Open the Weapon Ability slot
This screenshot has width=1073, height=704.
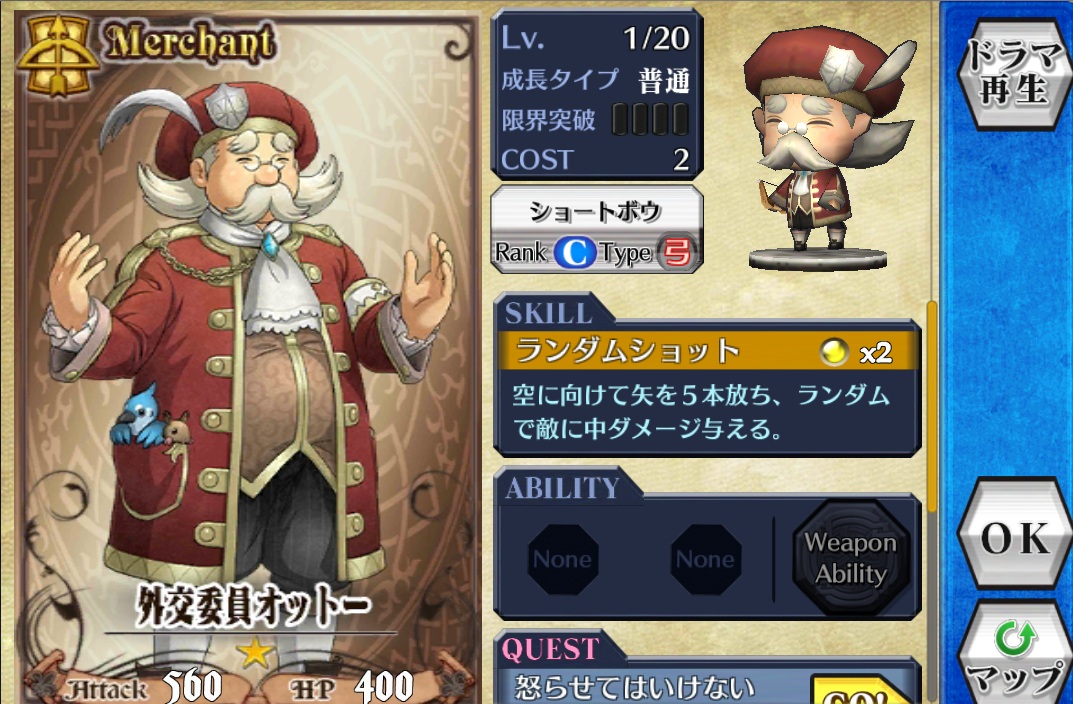[x=850, y=558]
